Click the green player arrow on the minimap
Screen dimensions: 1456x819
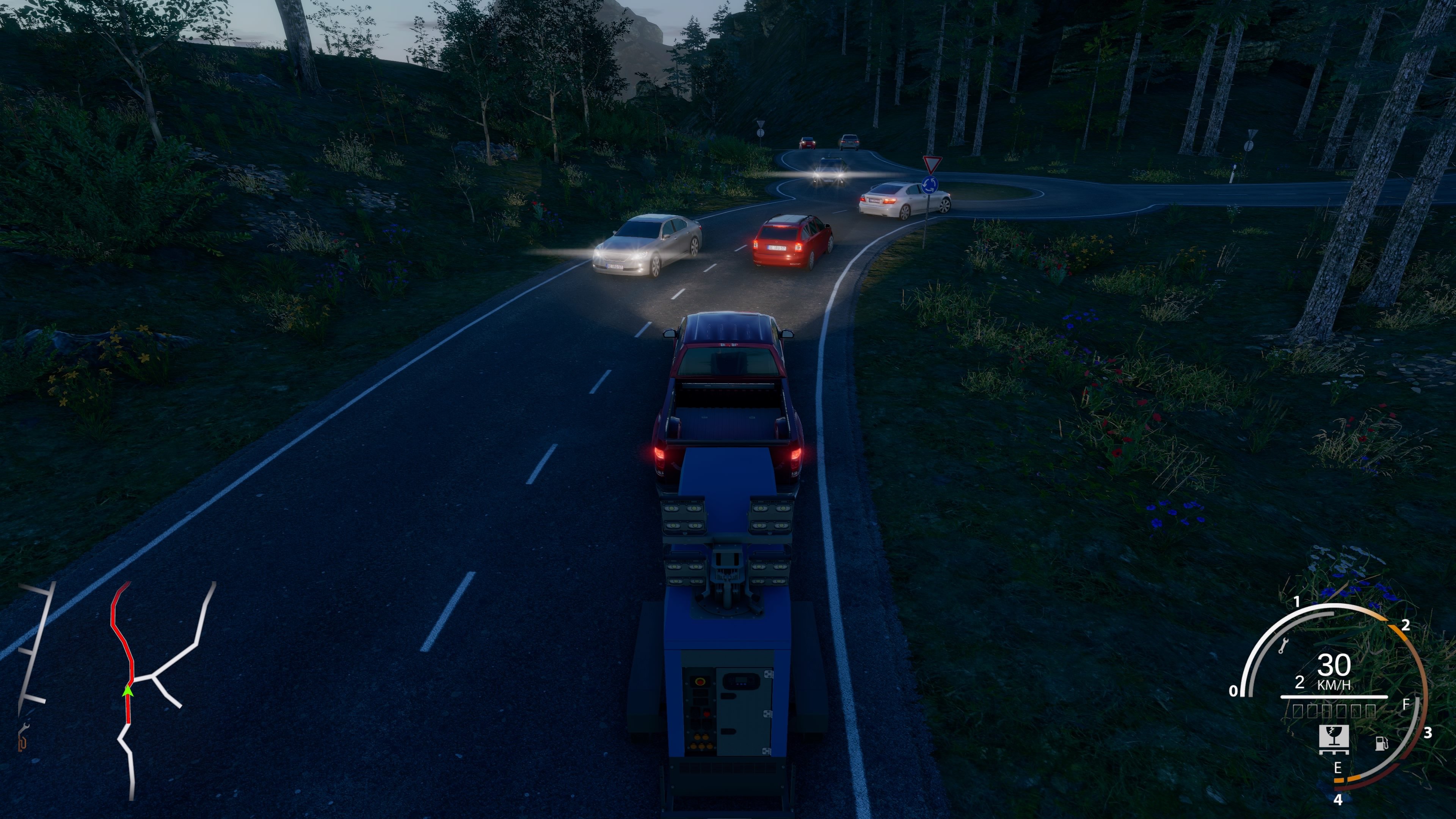(128, 691)
